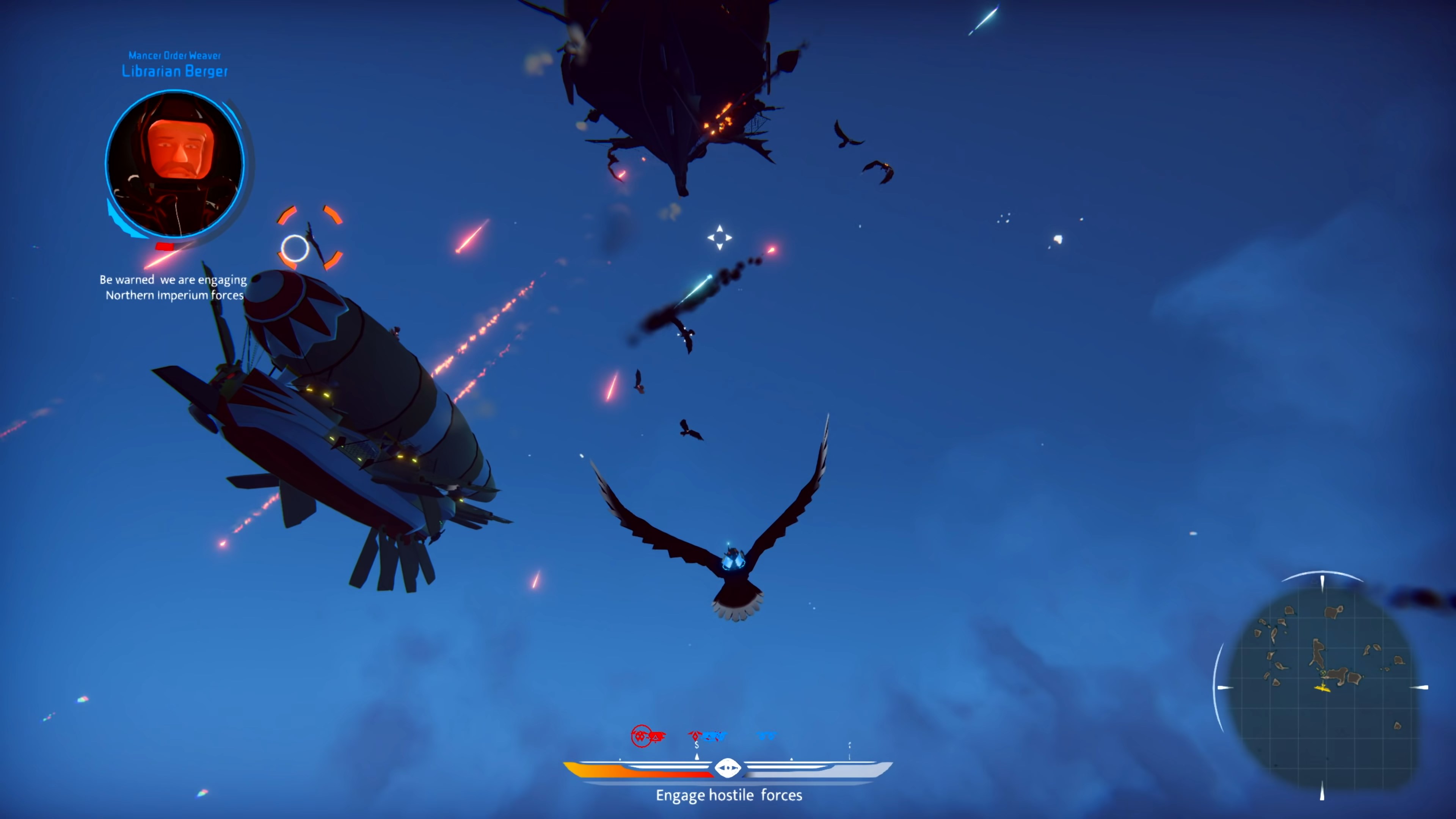Click the S south direction marker on the compass
Viewport: 1456px width, 819px height.
pos(697,745)
